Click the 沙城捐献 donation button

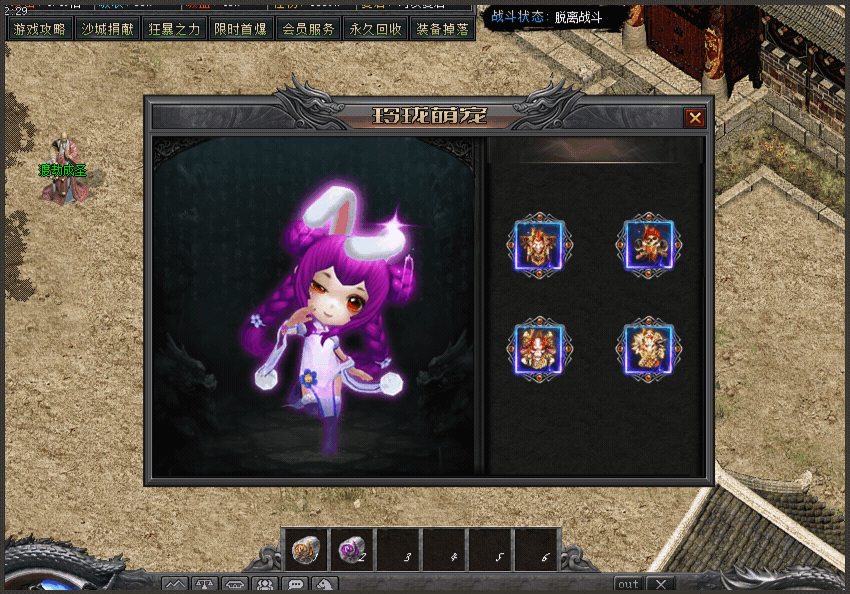[107, 29]
